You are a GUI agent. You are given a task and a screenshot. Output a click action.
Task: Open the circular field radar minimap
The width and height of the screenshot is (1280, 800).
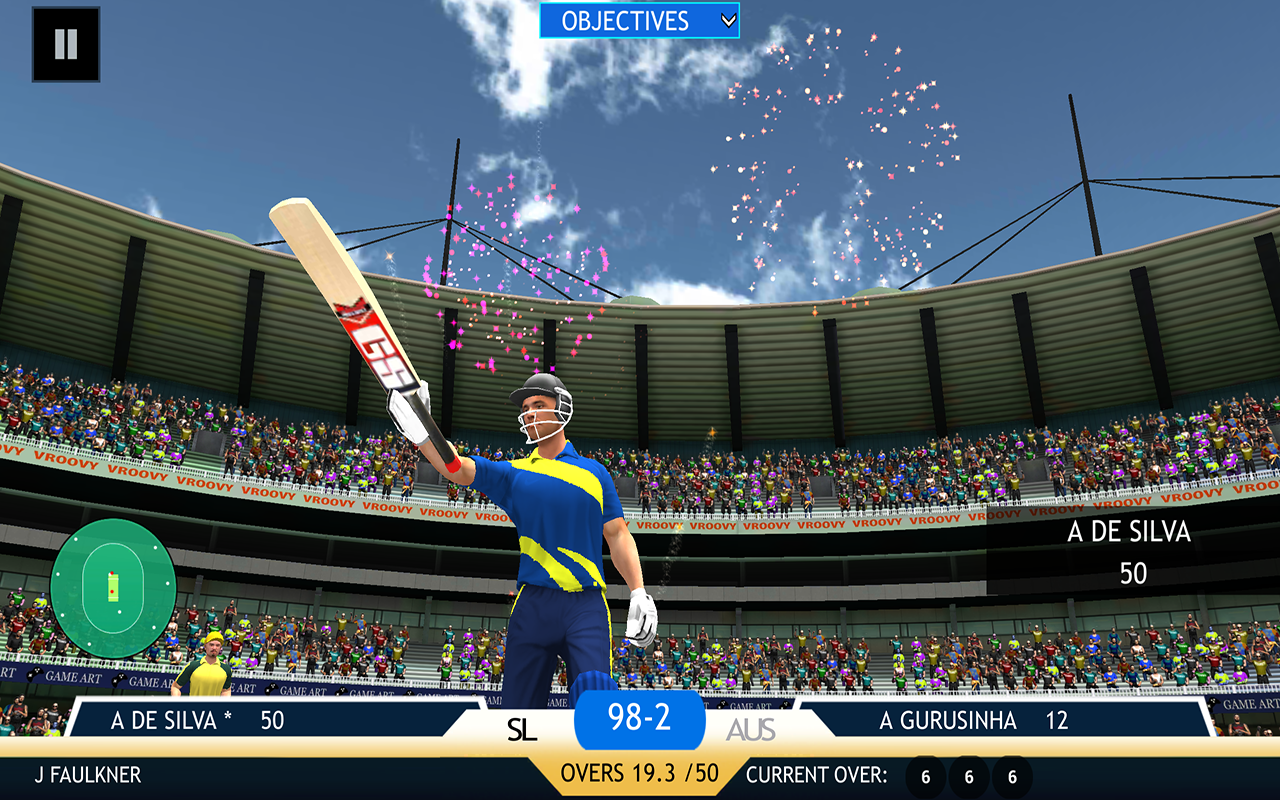pyautogui.click(x=113, y=588)
